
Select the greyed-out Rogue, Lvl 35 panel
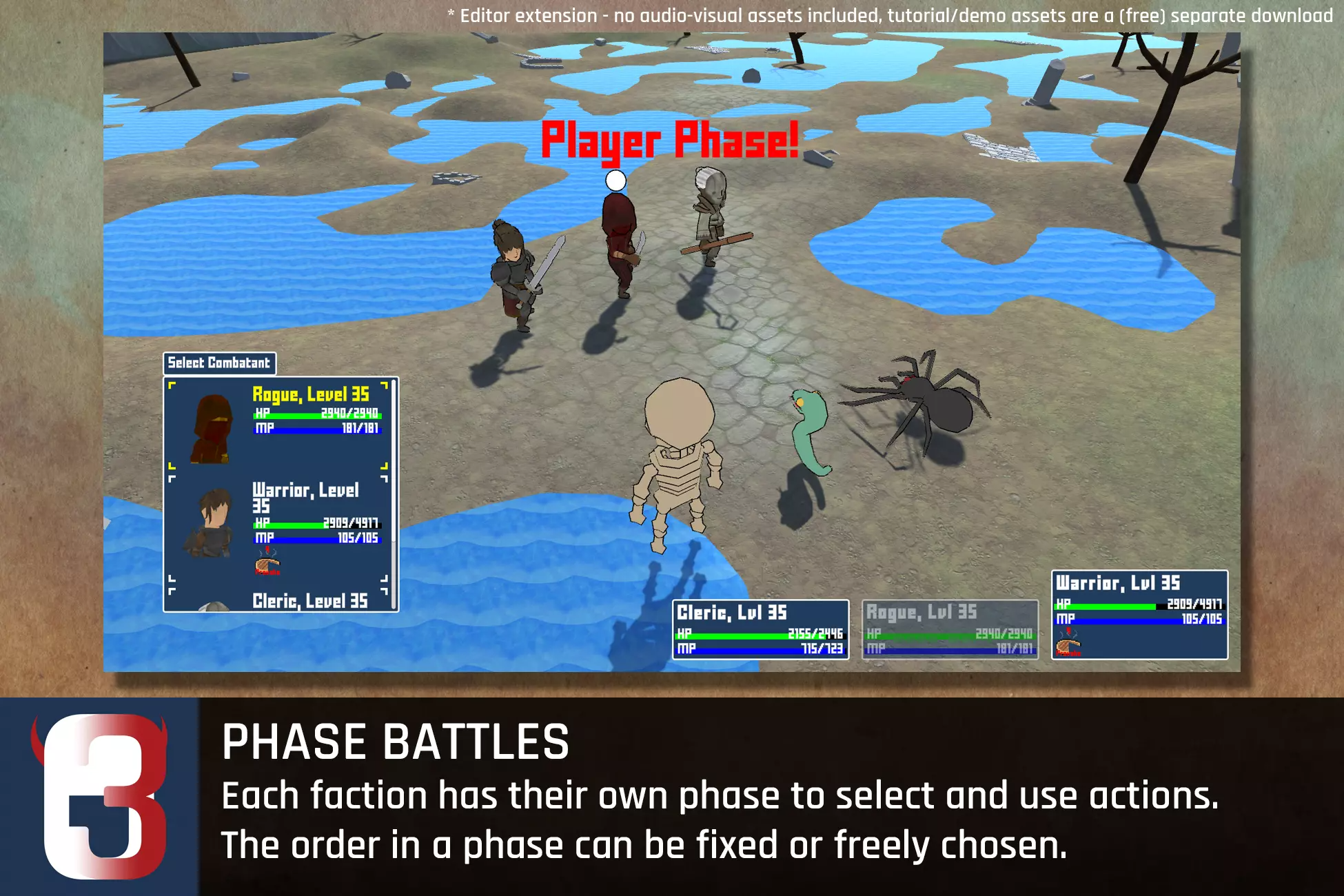[x=950, y=629]
